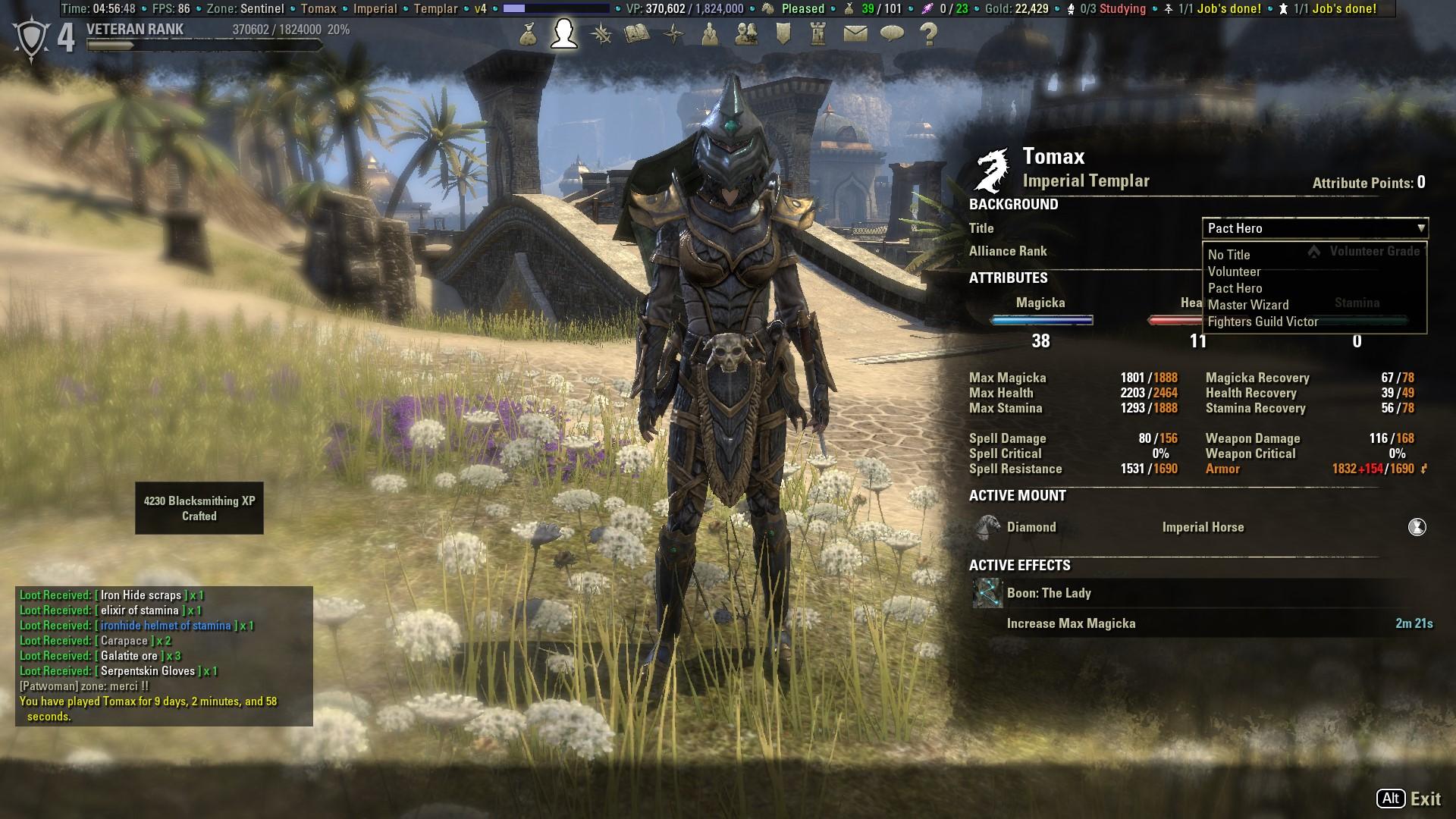Select the character silhouette menu icon
This screenshot has height=819, width=1456.
(x=564, y=34)
